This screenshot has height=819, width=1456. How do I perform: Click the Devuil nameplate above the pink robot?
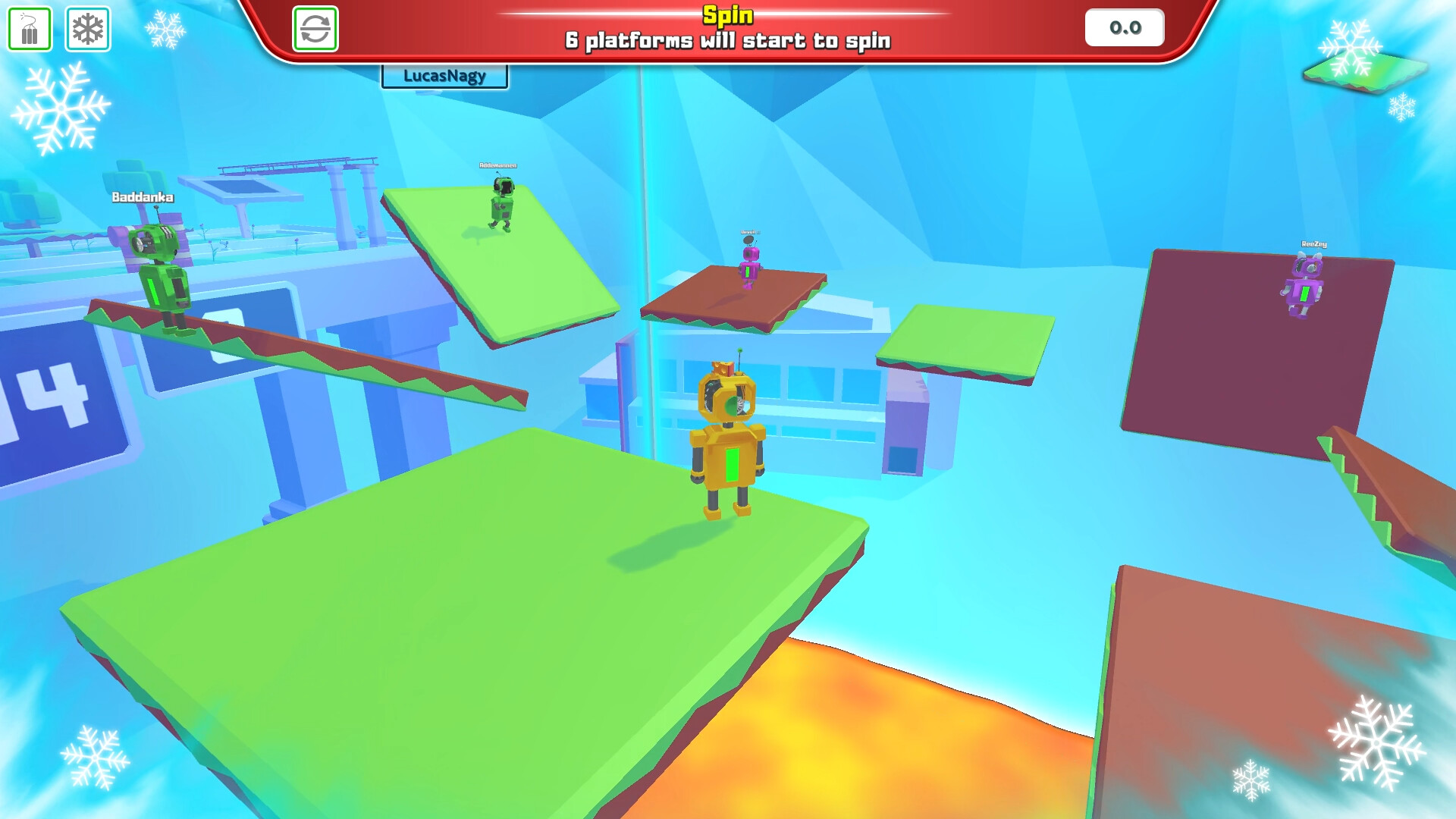(749, 233)
